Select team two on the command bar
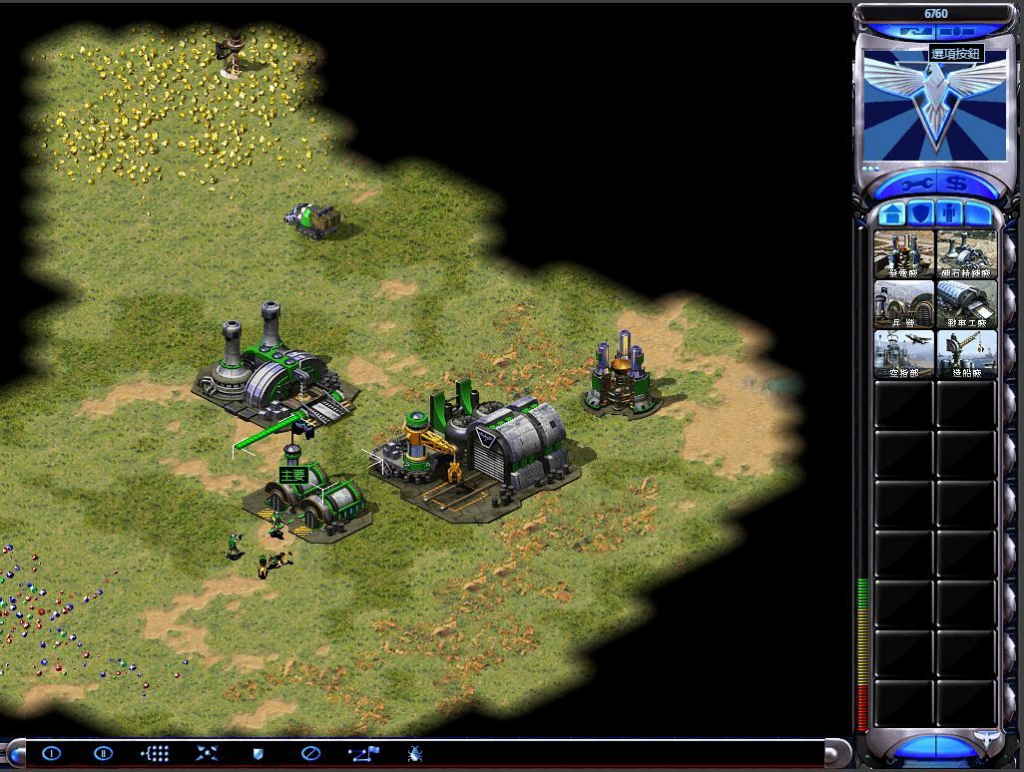1024x772 pixels. pyautogui.click(x=103, y=753)
